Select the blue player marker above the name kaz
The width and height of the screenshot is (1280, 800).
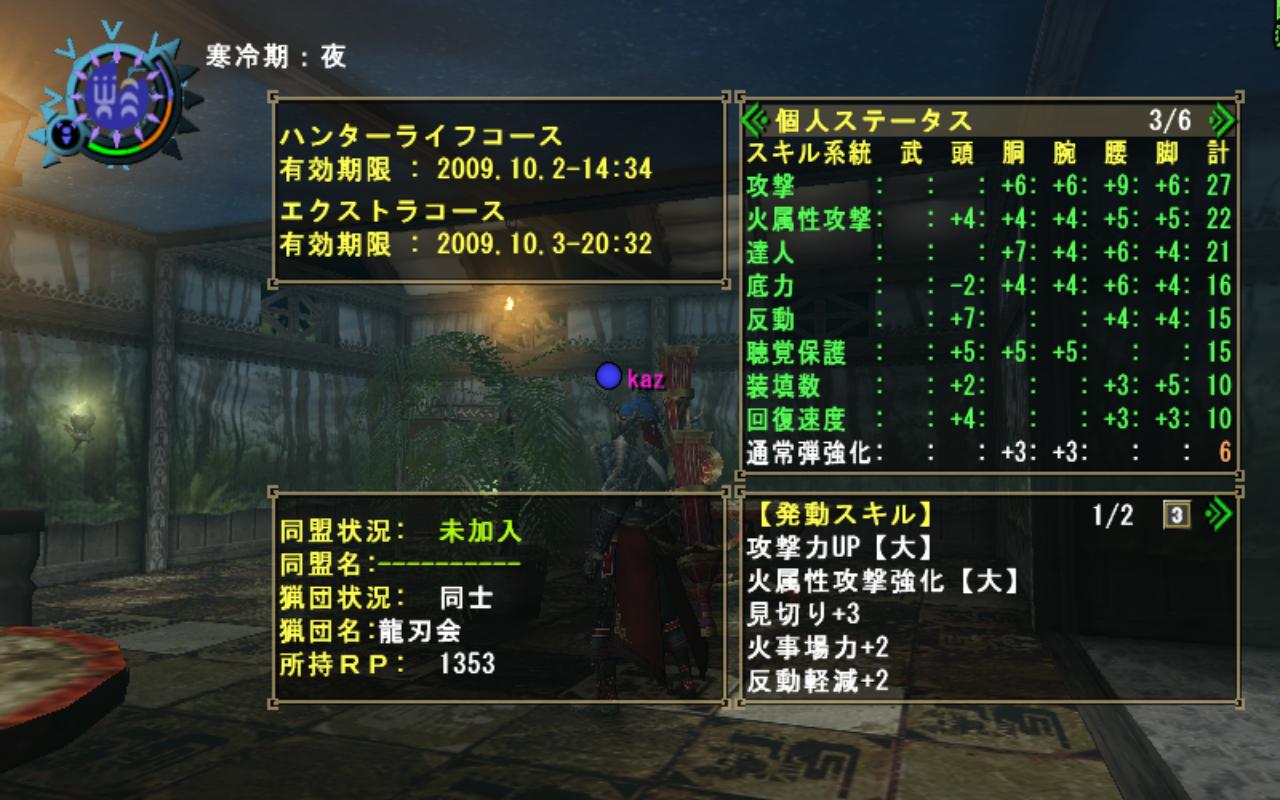(x=607, y=376)
